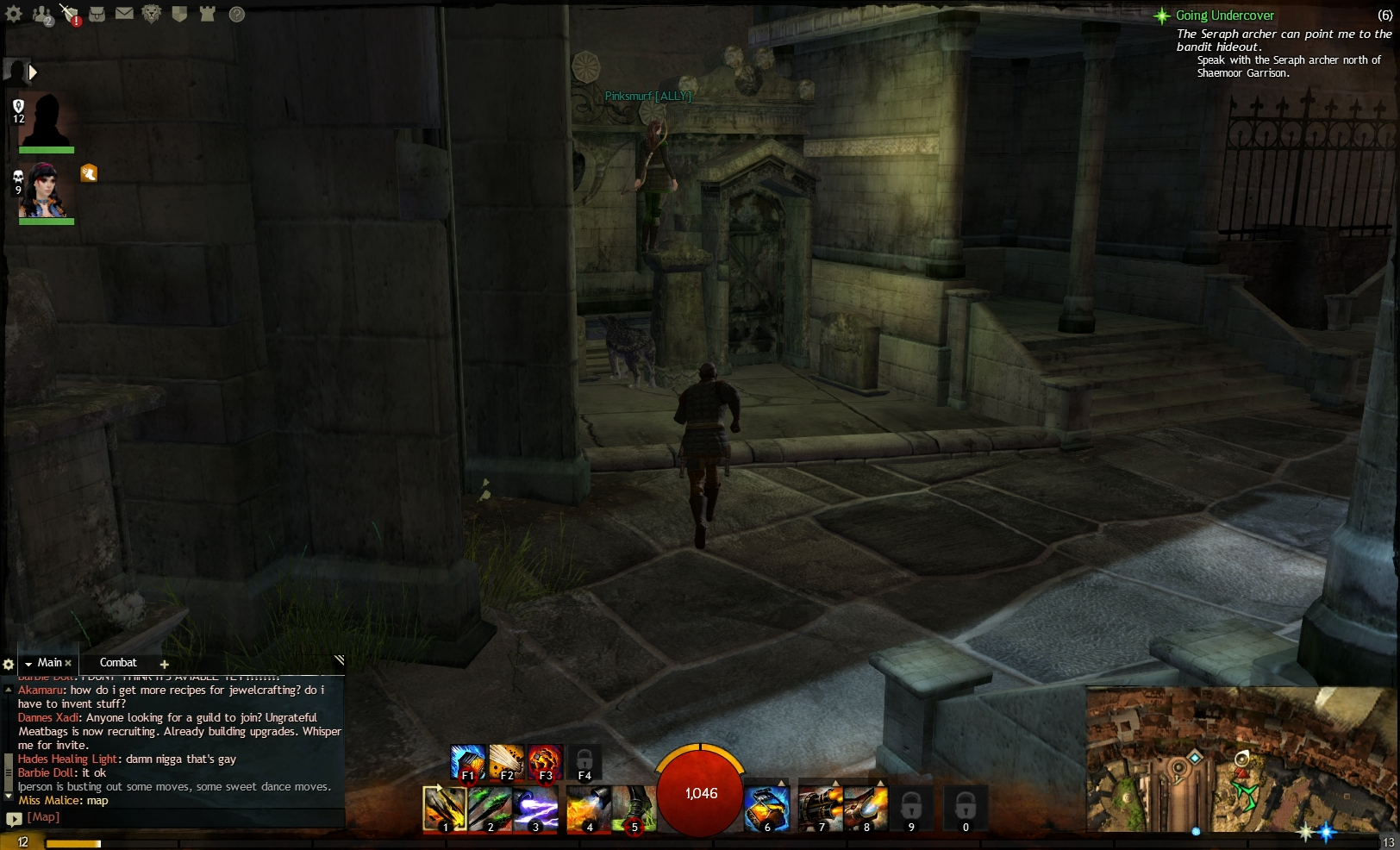
Task: Open the Hero panel with the alert badge
Action: 69,15
